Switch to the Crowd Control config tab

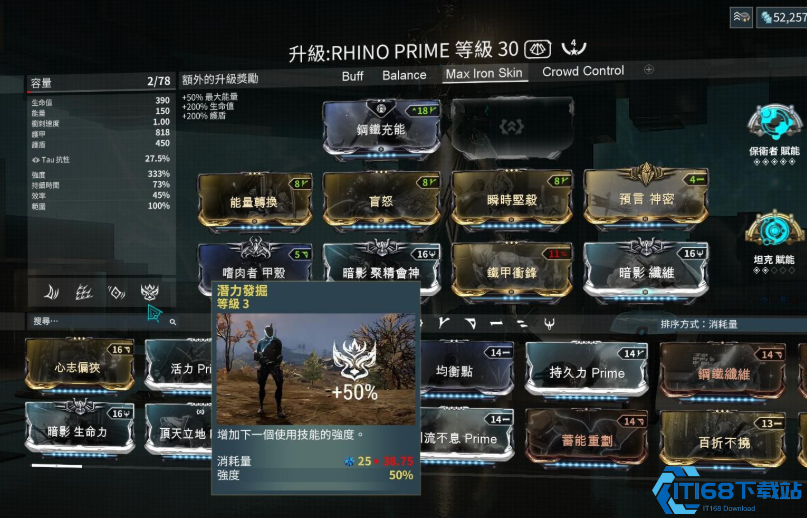click(x=583, y=72)
